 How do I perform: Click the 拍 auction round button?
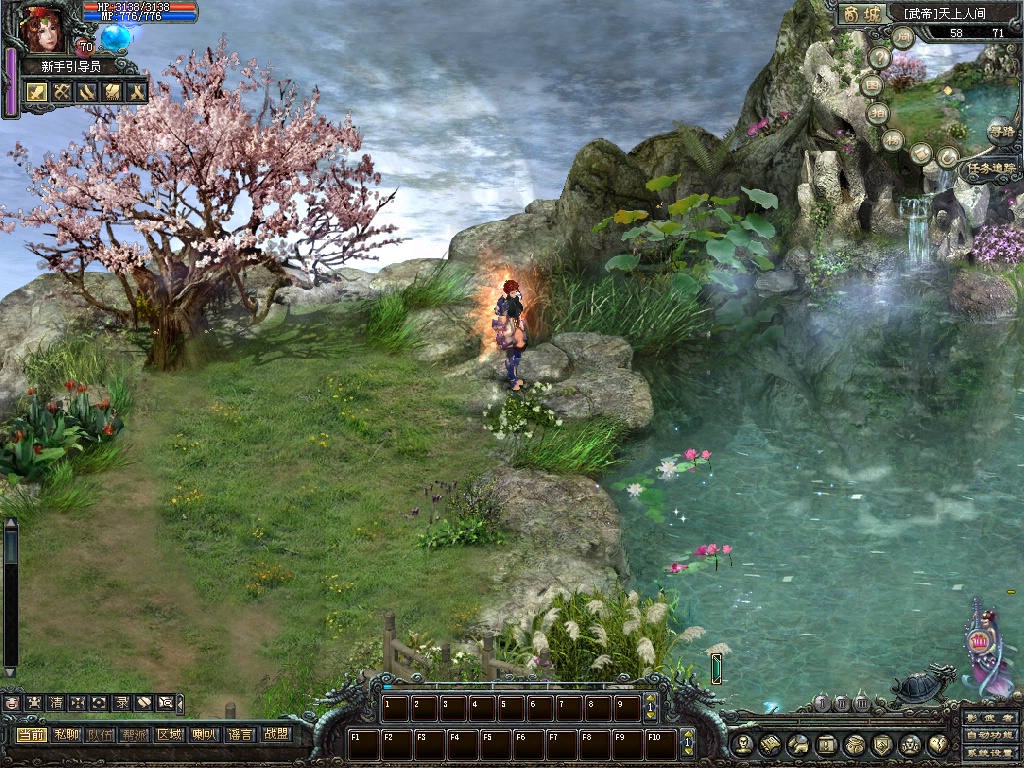tap(877, 112)
